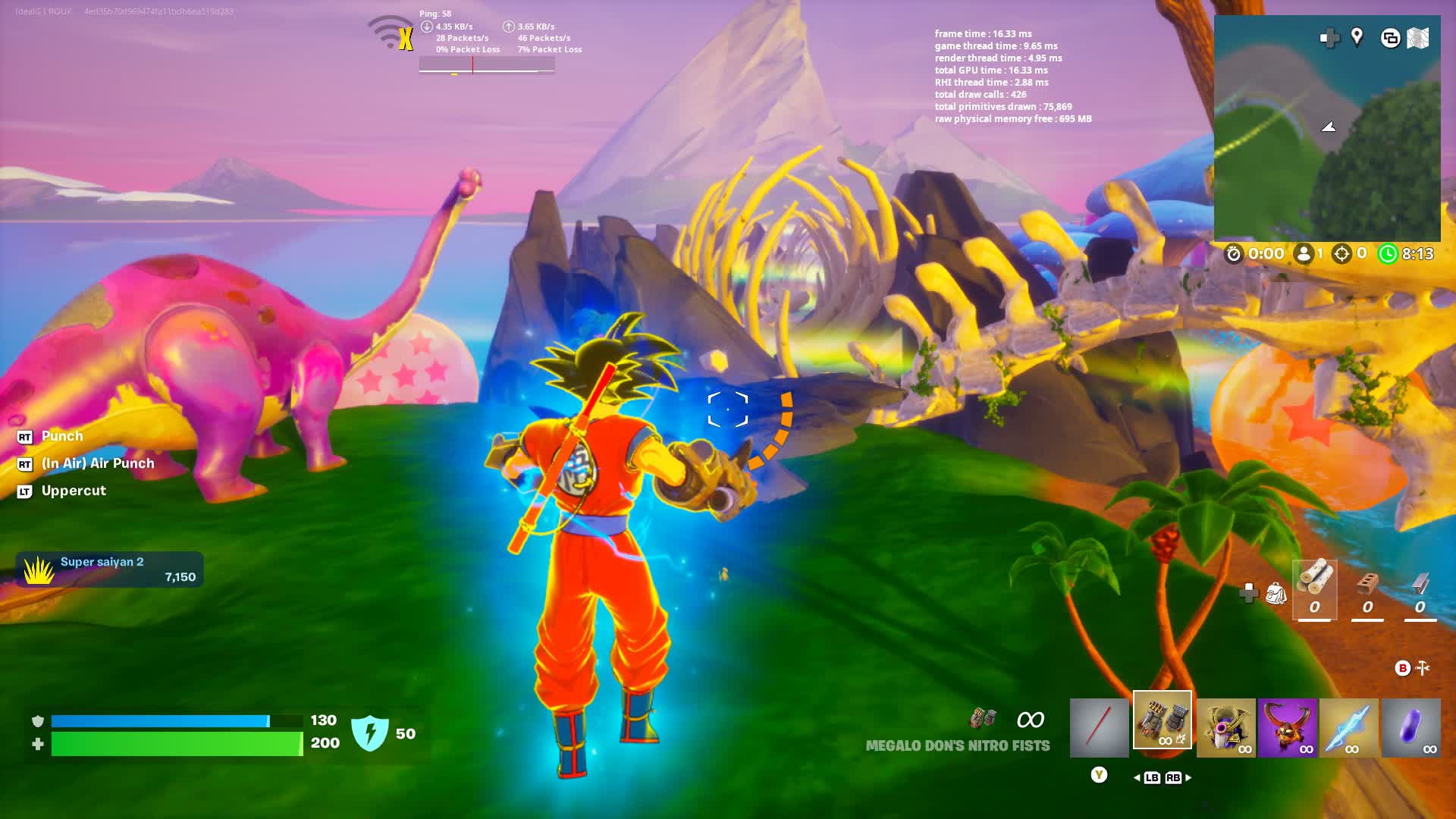Select the red horned mask slot

(x=1287, y=728)
